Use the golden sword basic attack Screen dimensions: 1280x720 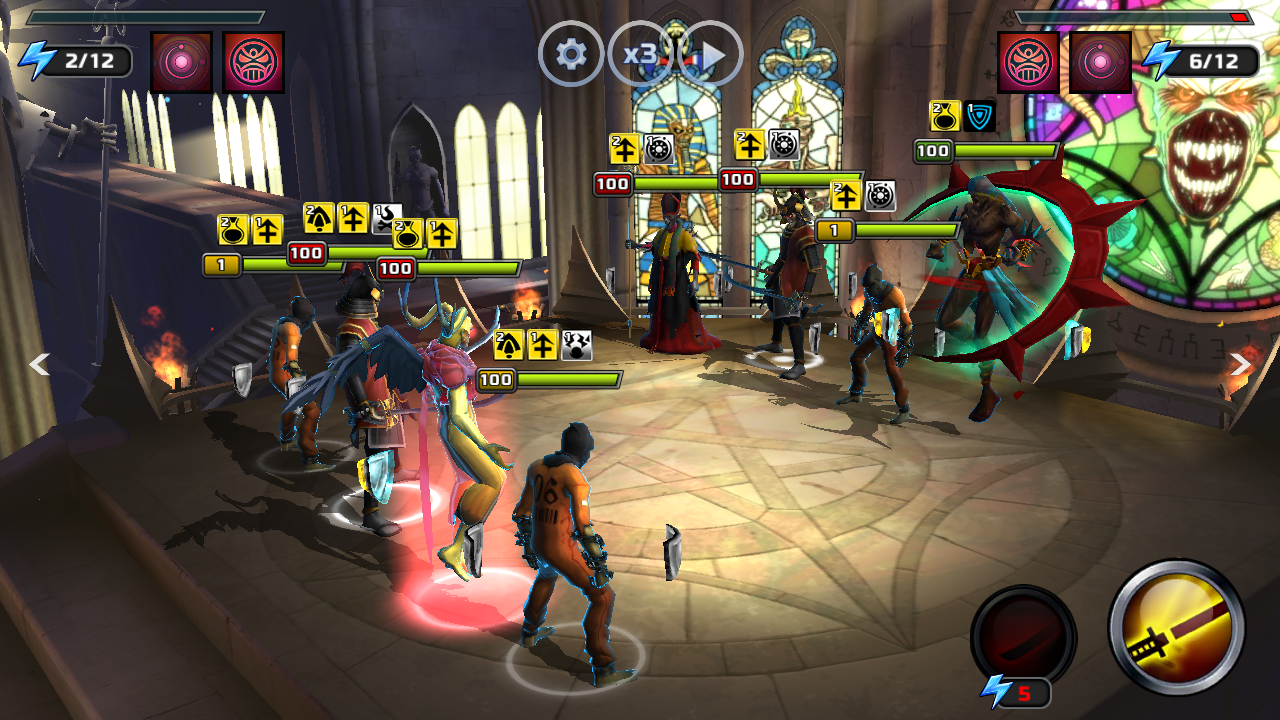point(1176,627)
